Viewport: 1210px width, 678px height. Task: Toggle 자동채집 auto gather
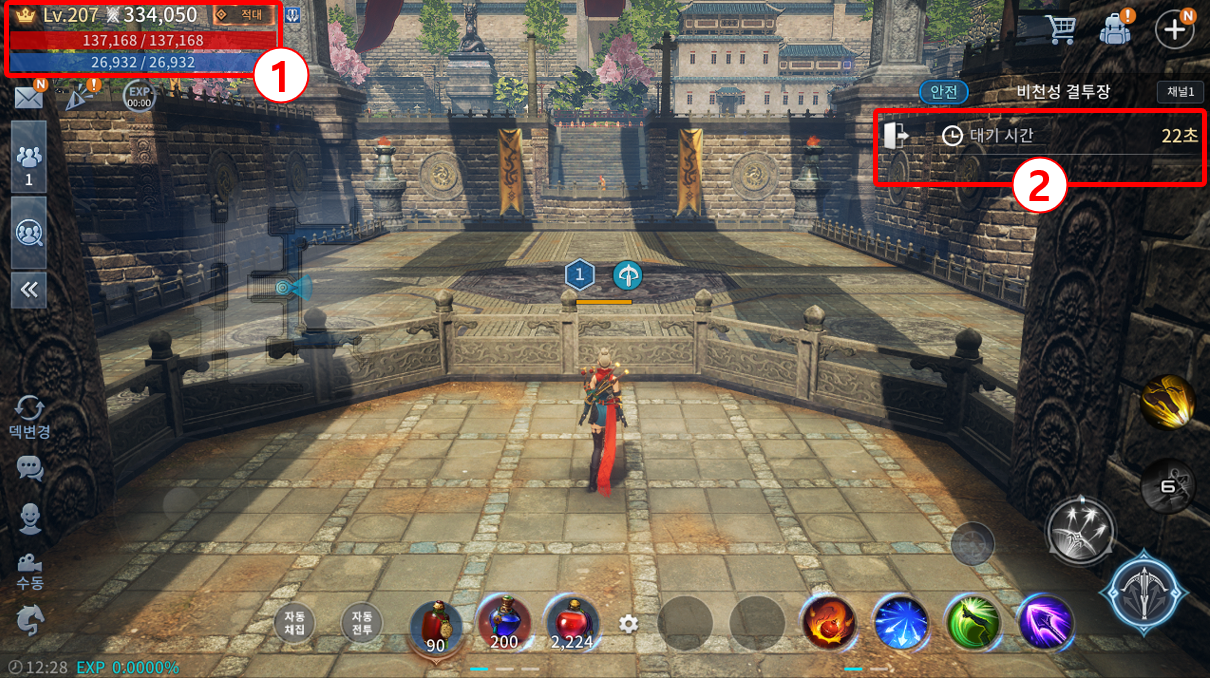tap(294, 623)
